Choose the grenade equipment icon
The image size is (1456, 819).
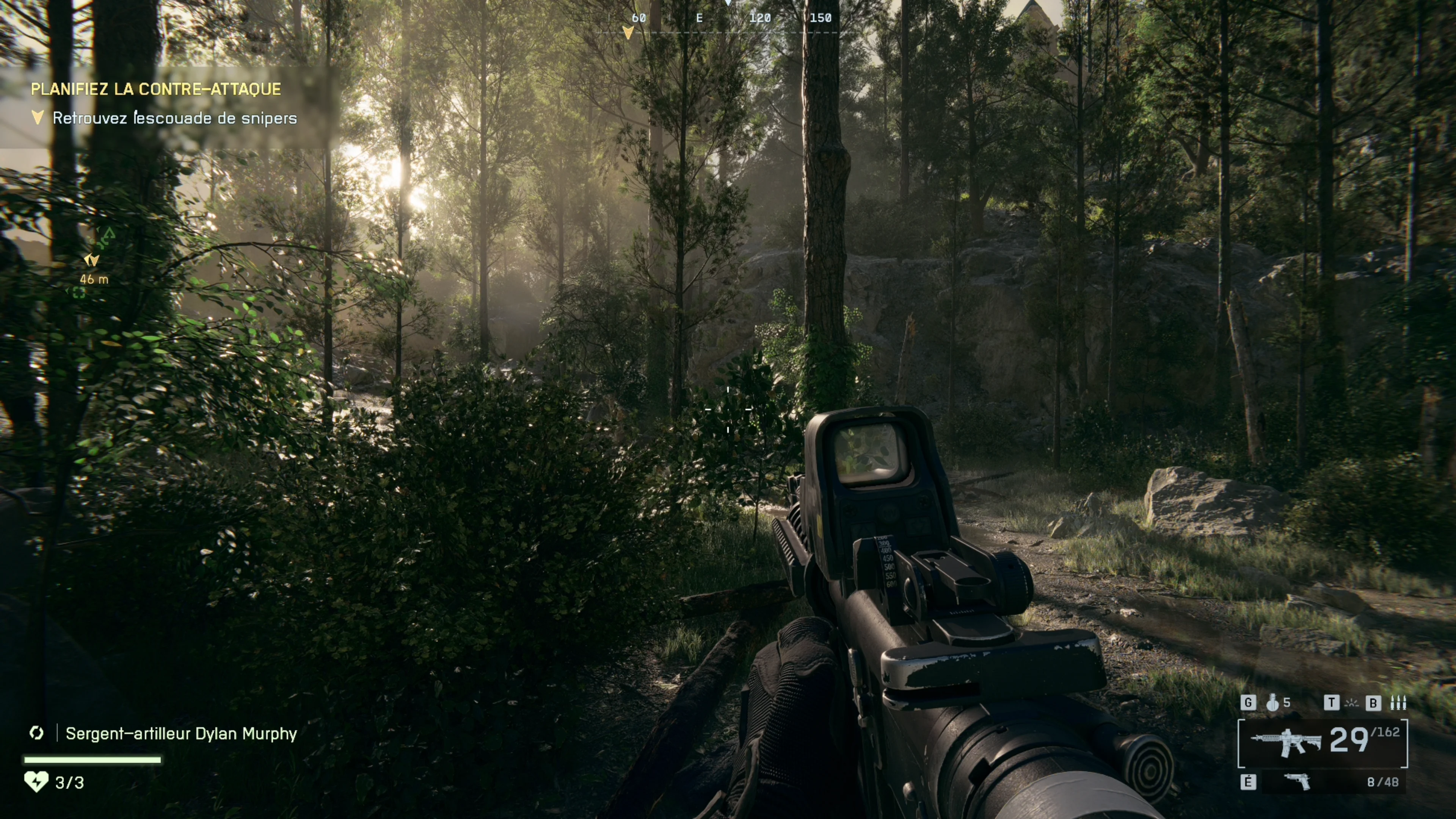coord(1272,703)
